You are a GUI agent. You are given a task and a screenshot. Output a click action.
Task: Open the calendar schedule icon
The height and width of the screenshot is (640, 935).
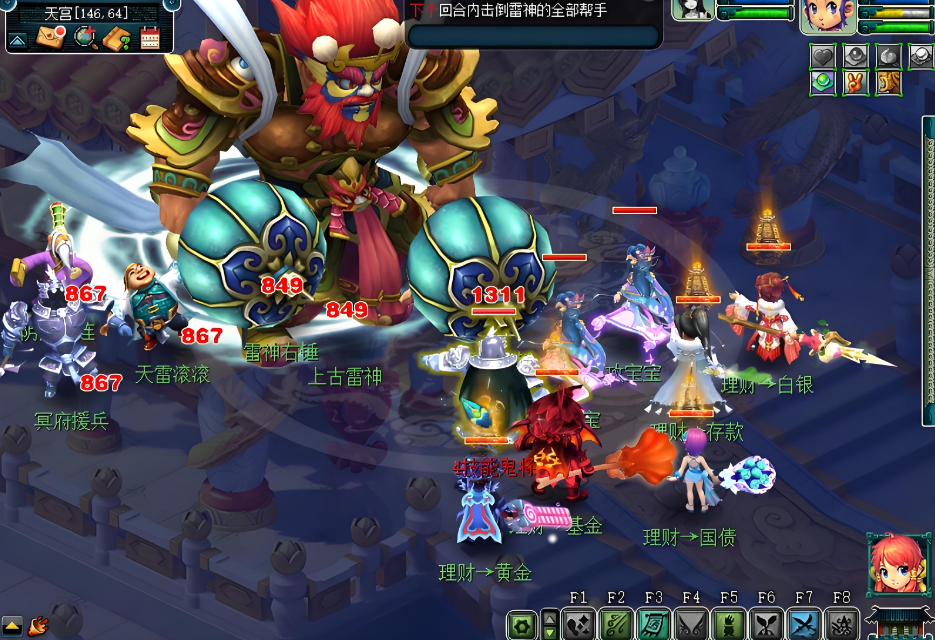150,39
